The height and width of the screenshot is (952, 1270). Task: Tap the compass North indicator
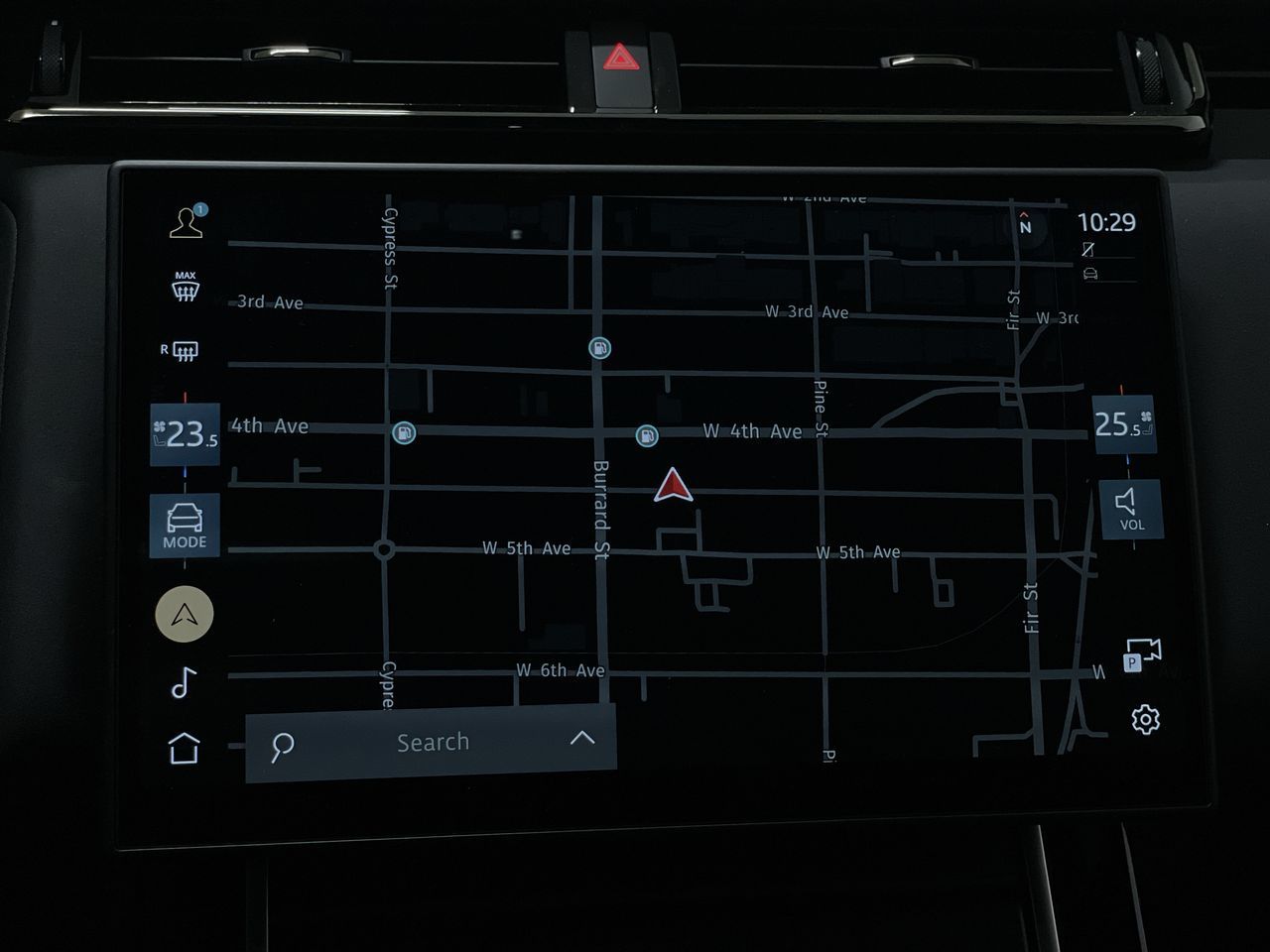[x=1023, y=223]
